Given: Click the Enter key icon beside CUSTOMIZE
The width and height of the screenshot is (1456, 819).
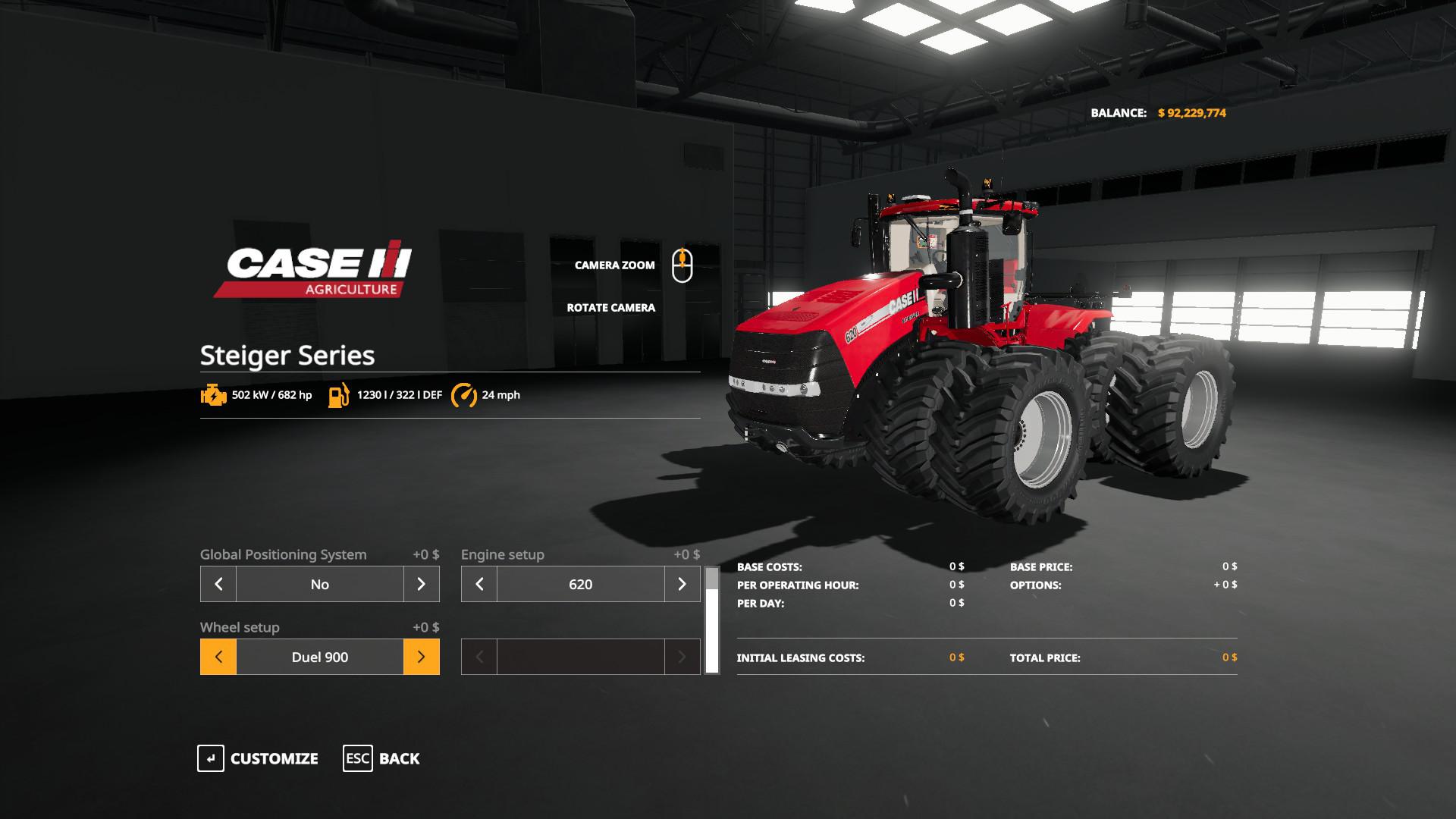Looking at the screenshot, I should pyautogui.click(x=211, y=758).
